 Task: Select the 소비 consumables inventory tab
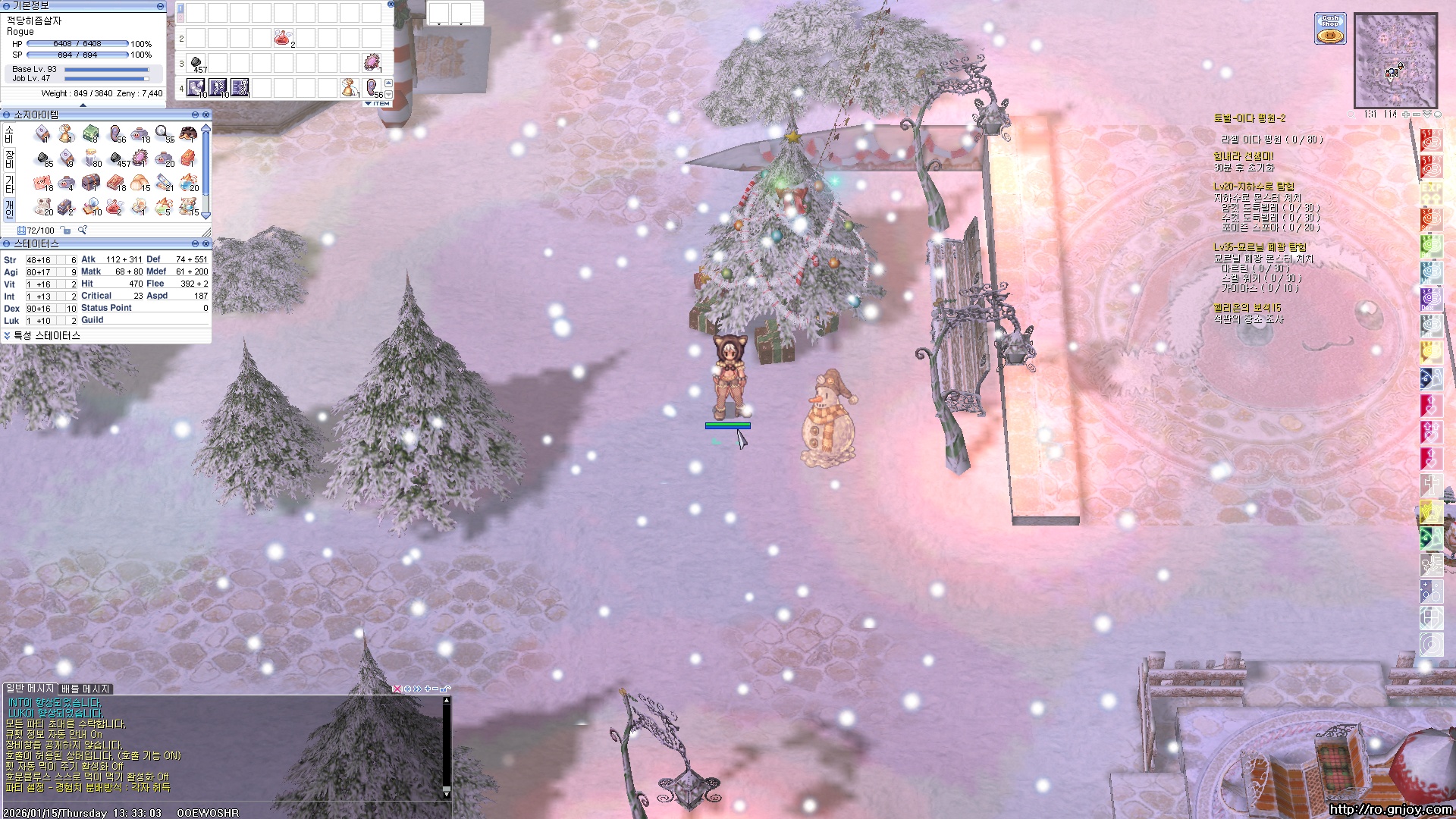(x=10, y=135)
